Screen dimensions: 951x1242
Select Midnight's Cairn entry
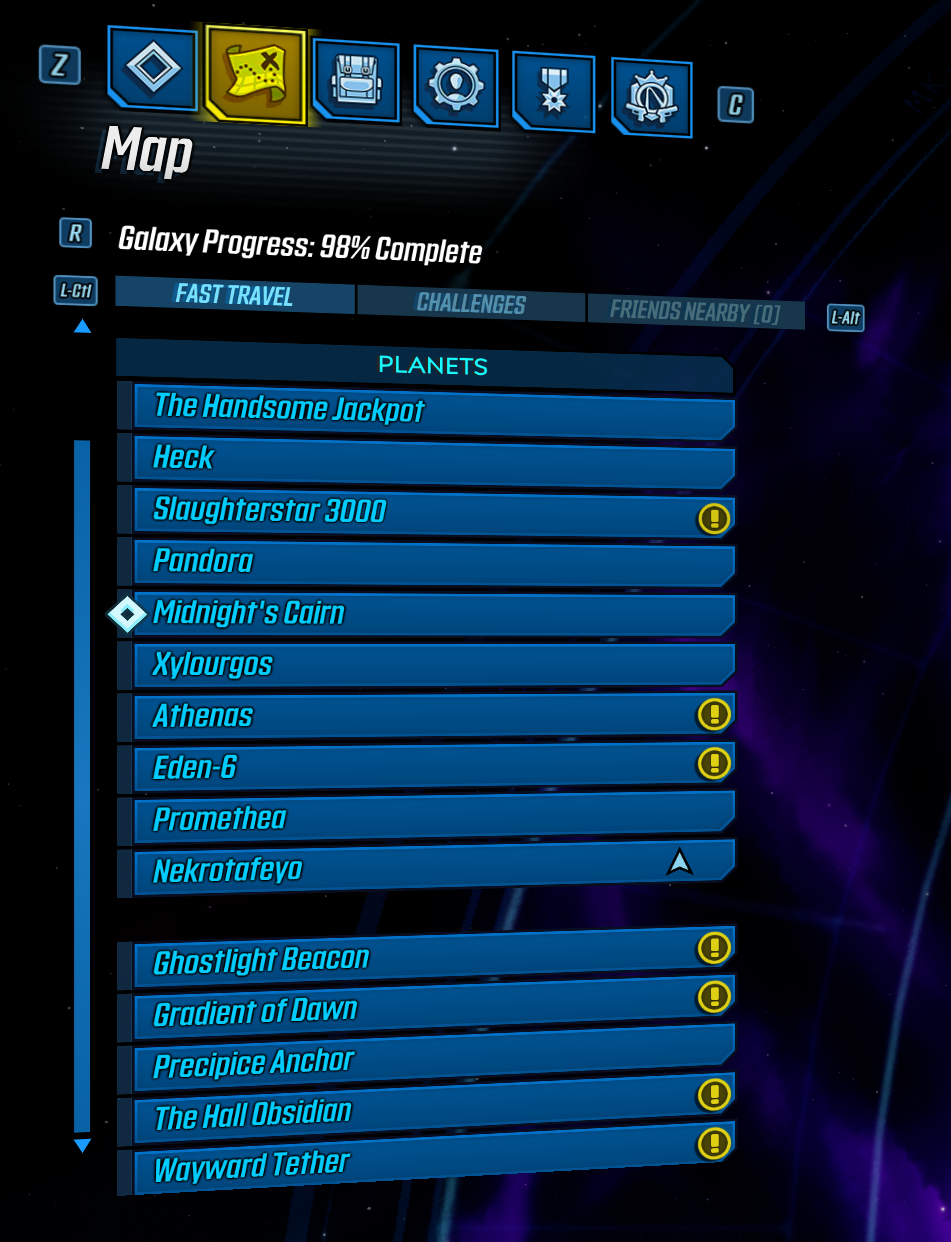(x=433, y=614)
